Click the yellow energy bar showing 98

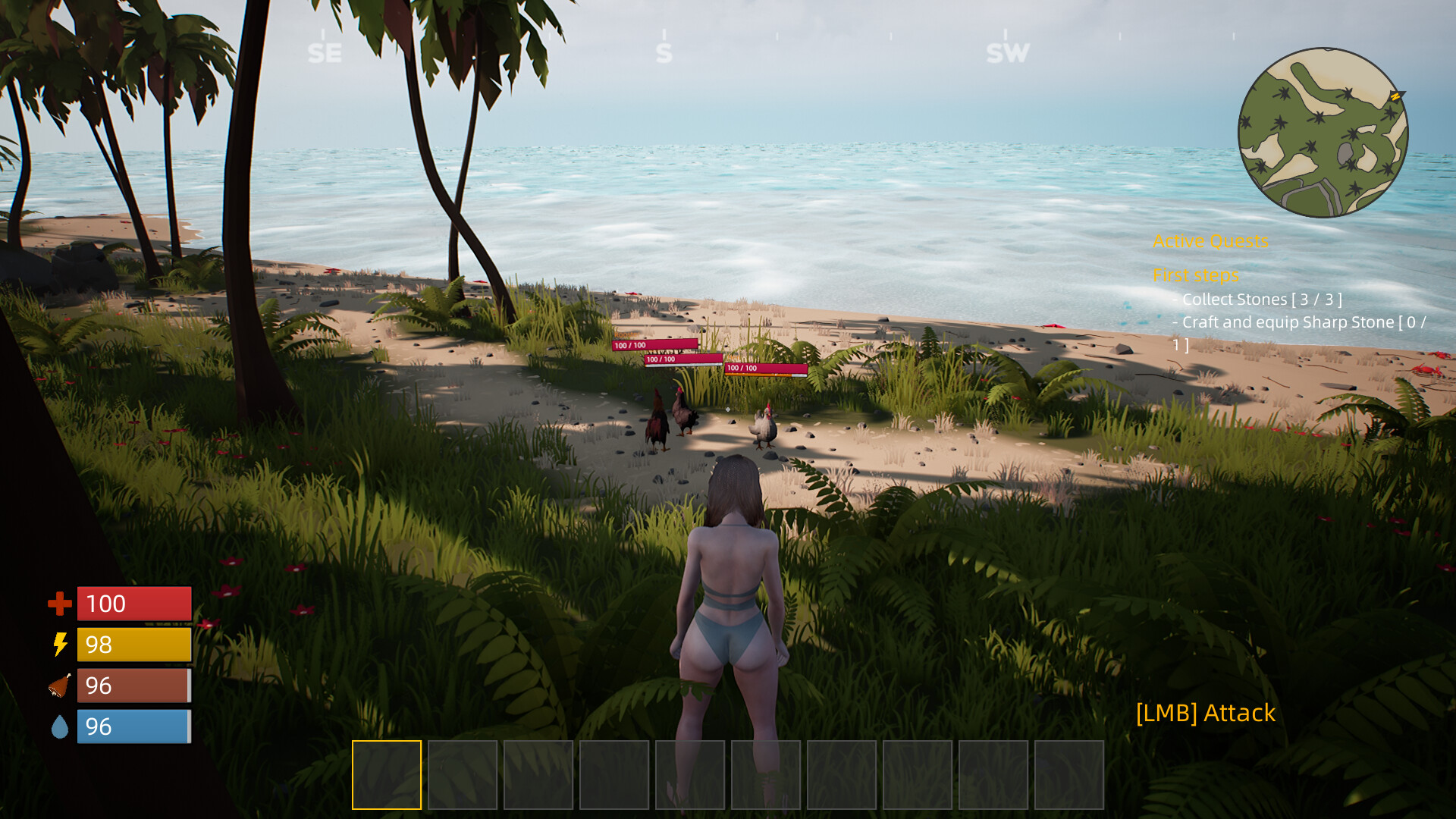coord(133,645)
